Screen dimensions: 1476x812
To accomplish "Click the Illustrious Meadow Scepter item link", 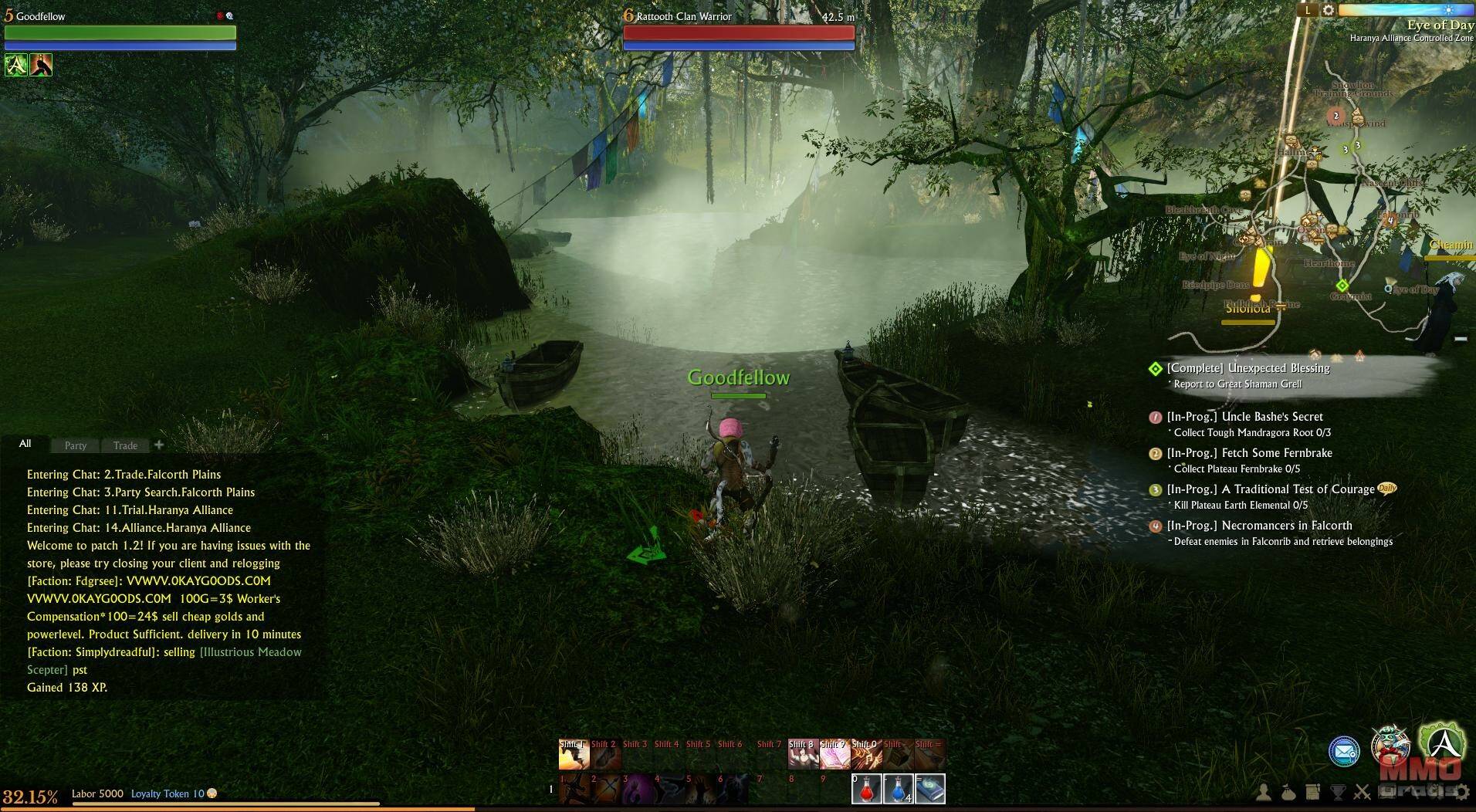I will 250,652.
